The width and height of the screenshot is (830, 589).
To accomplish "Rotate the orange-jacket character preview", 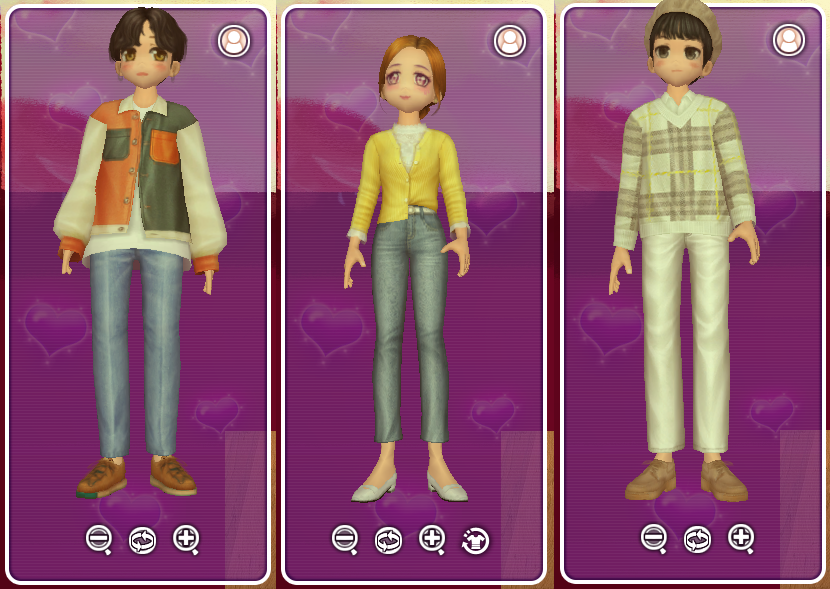I will click(x=142, y=540).
